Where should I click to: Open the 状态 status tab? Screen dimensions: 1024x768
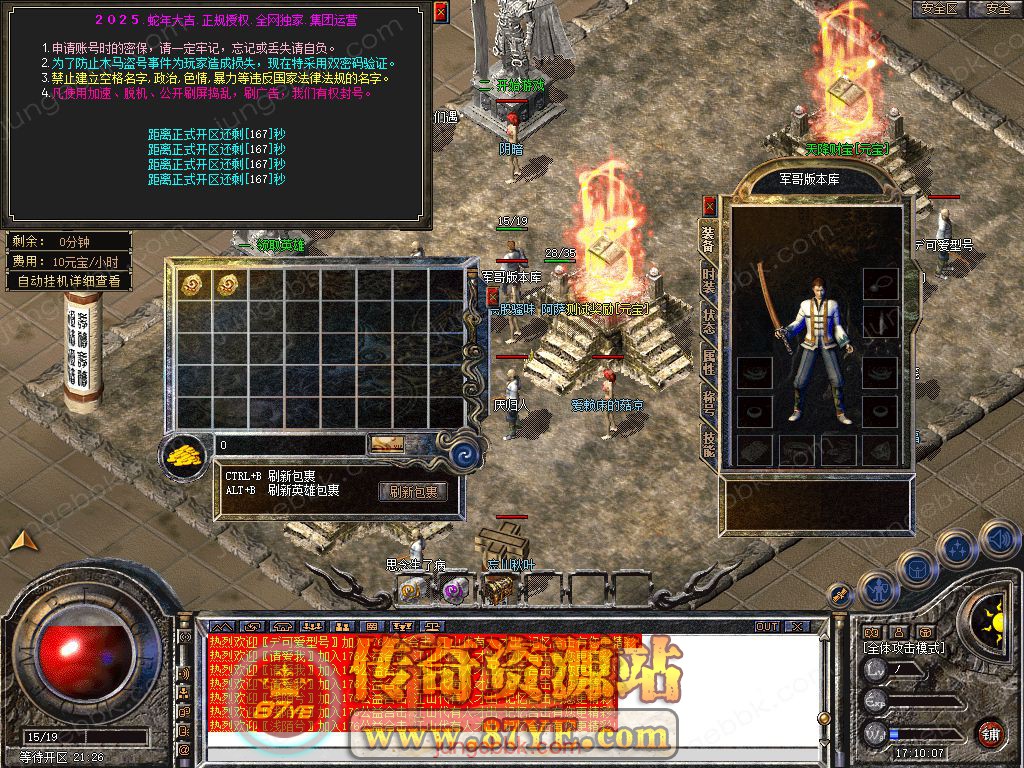pos(708,321)
